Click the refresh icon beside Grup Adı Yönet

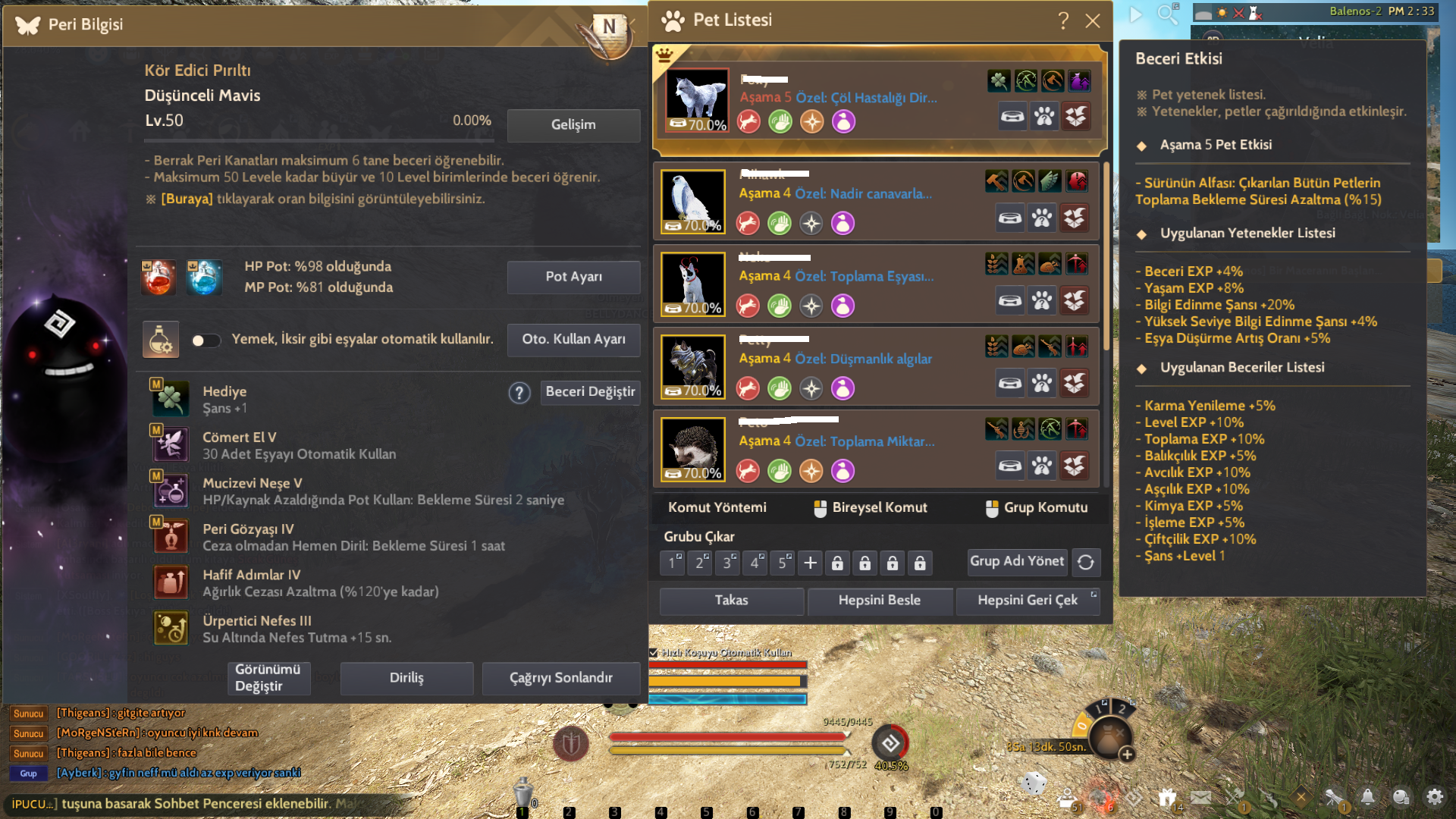coord(1087,562)
